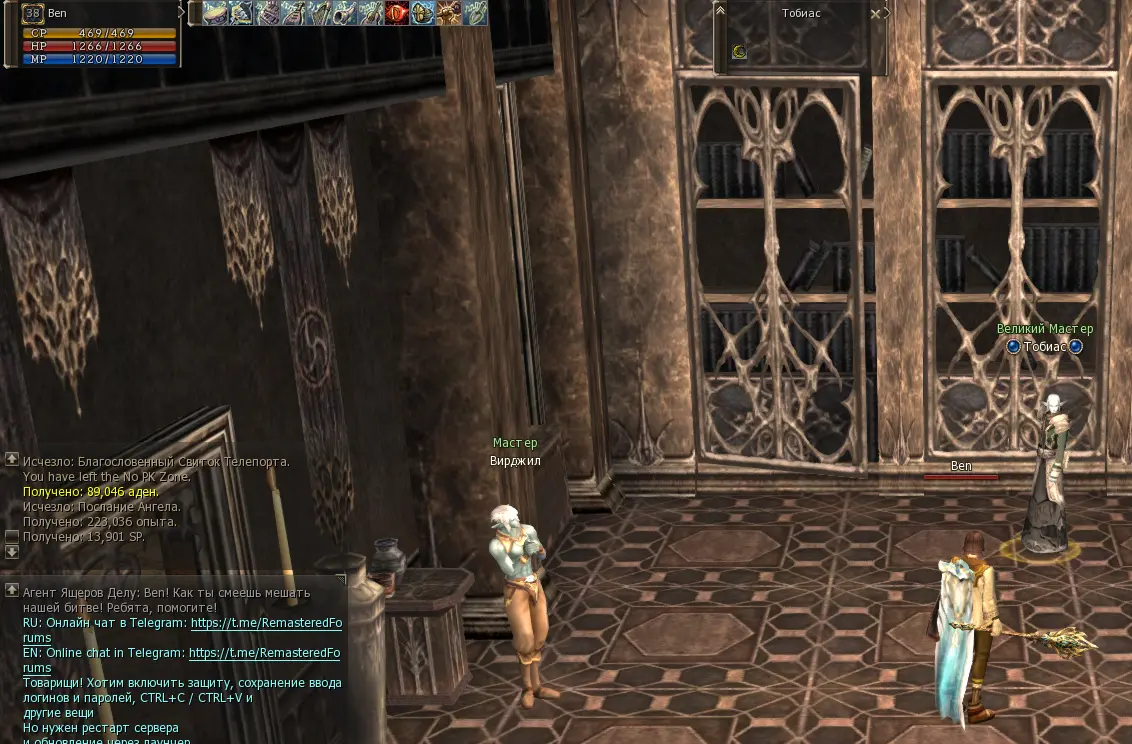1132x744 pixels.
Task: Click the chat window's up arrow button
Action: tap(12, 590)
